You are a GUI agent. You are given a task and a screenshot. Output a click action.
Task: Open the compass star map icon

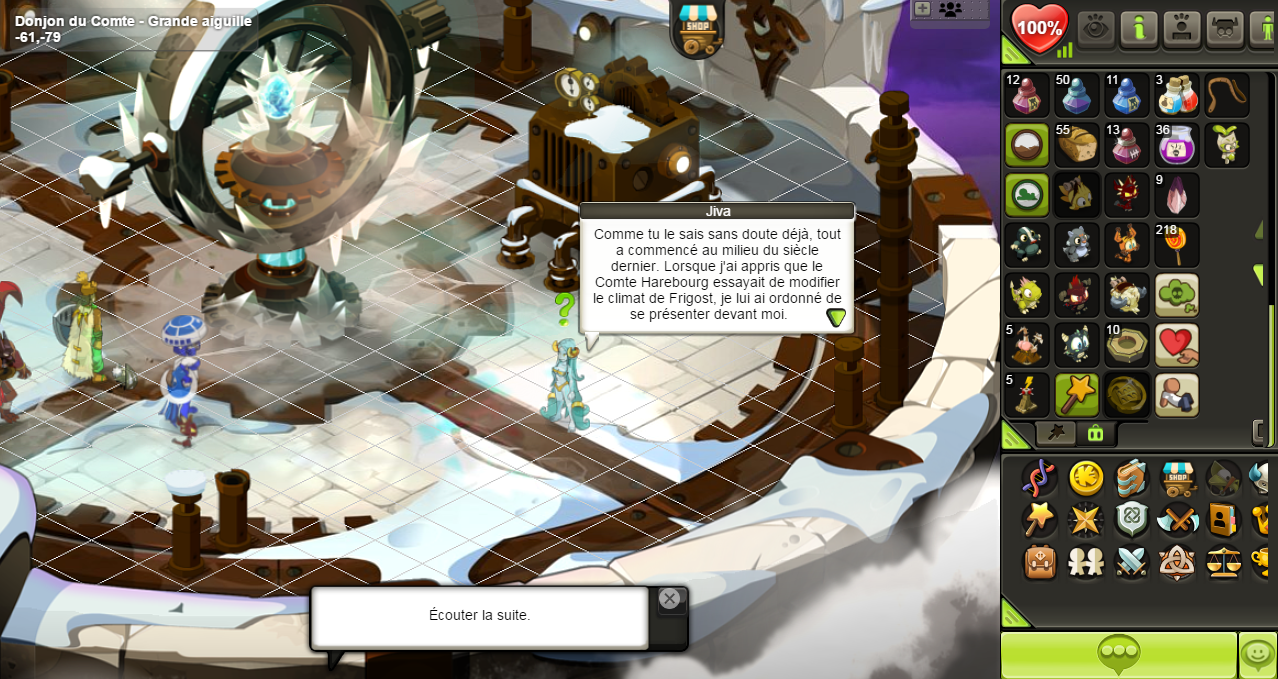pyautogui.click(x=1086, y=519)
